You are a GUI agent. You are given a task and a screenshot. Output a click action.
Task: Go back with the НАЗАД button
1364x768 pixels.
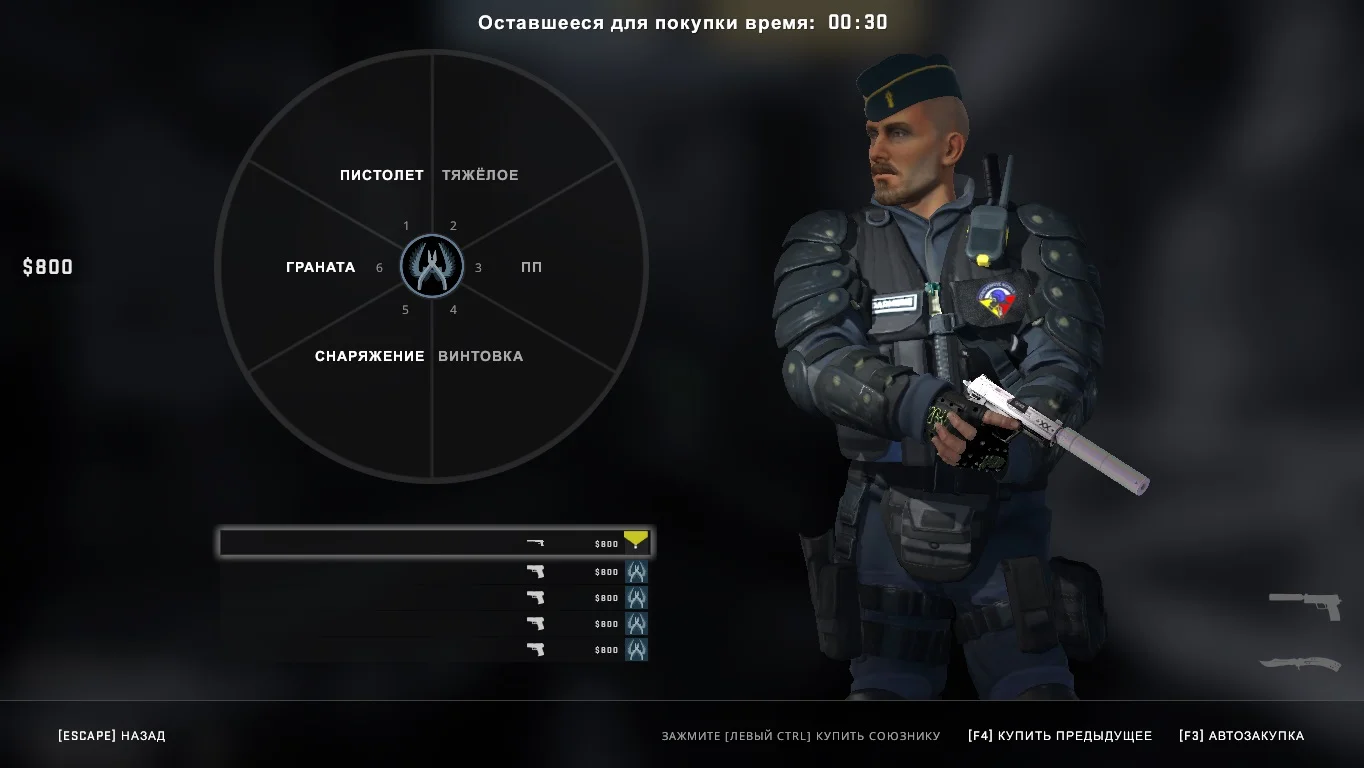point(112,736)
